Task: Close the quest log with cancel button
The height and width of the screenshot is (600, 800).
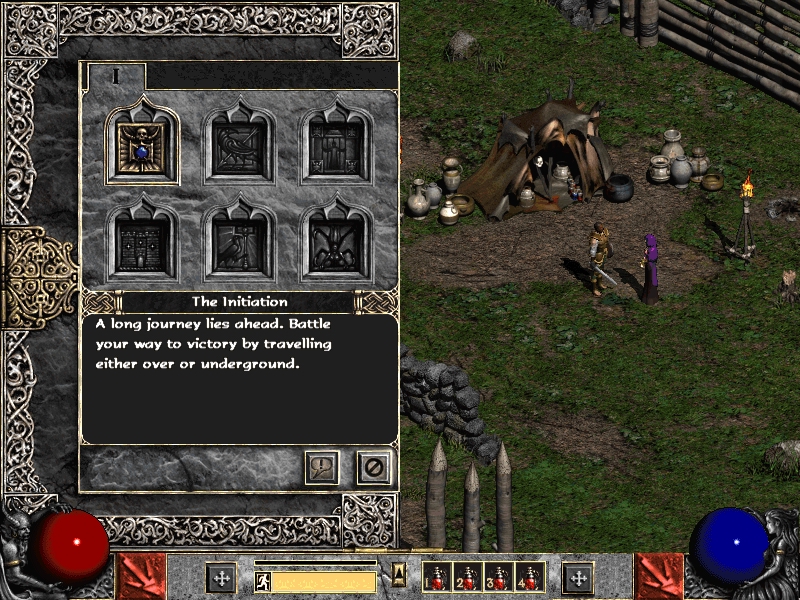Action: pyautogui.click(x=374, y=467)
